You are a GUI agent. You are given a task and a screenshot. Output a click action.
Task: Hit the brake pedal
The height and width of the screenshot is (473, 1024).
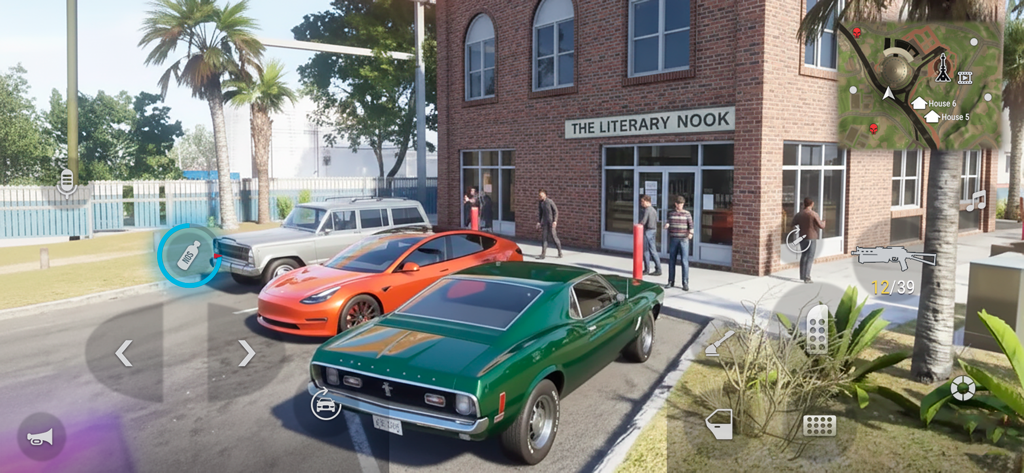819,424
